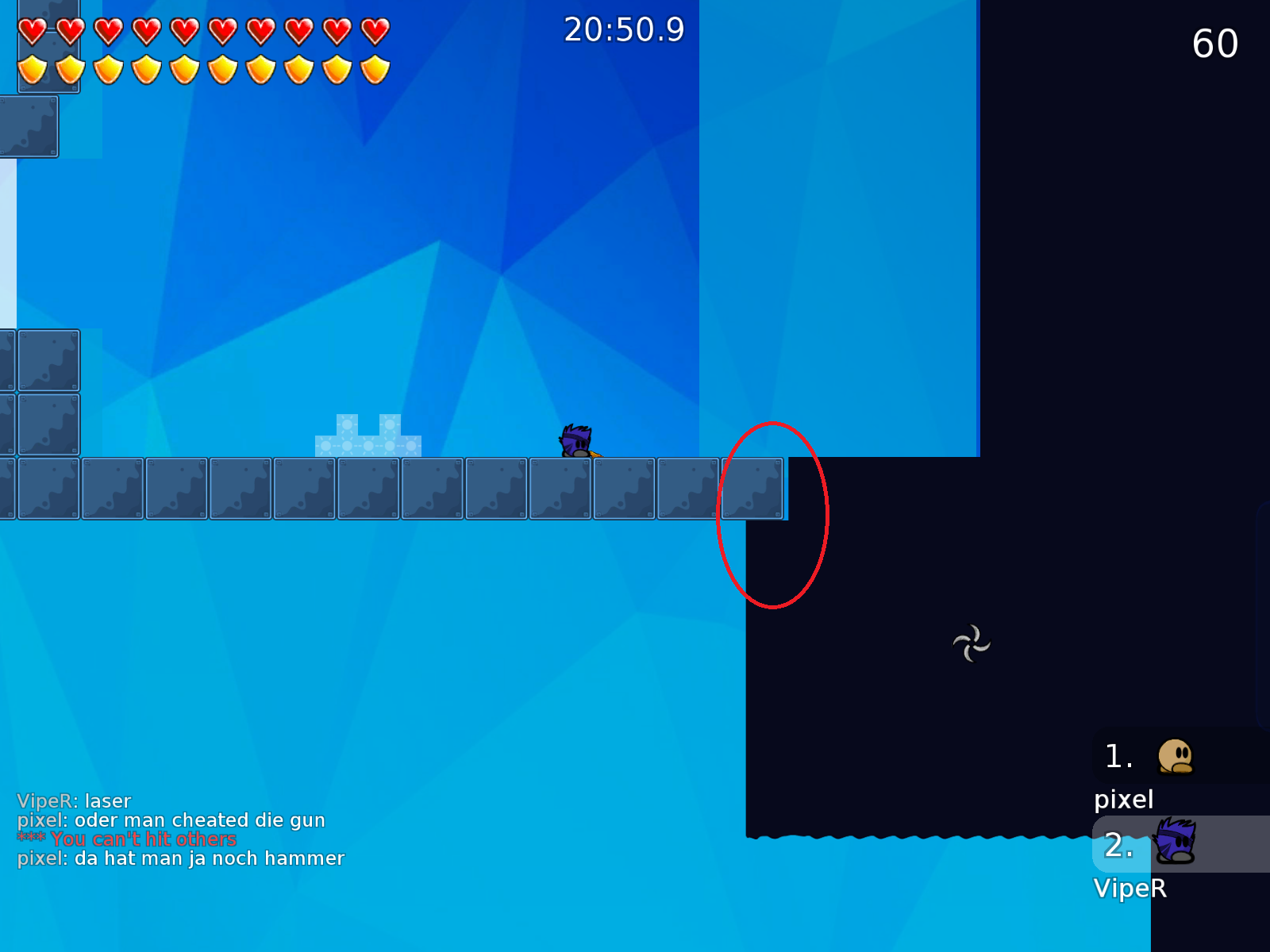Click the chat line oder man cheated die gun
This screenshot has height=952, width=1270.
click(x=171, y=820)
